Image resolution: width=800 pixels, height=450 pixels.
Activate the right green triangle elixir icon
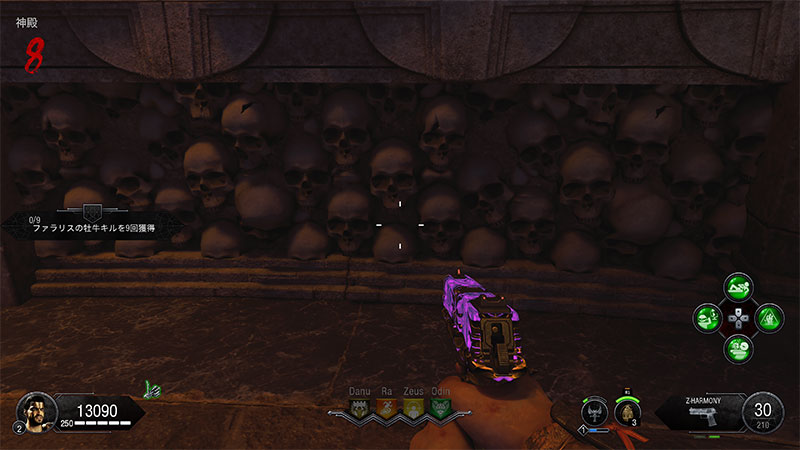coord(767,319)
